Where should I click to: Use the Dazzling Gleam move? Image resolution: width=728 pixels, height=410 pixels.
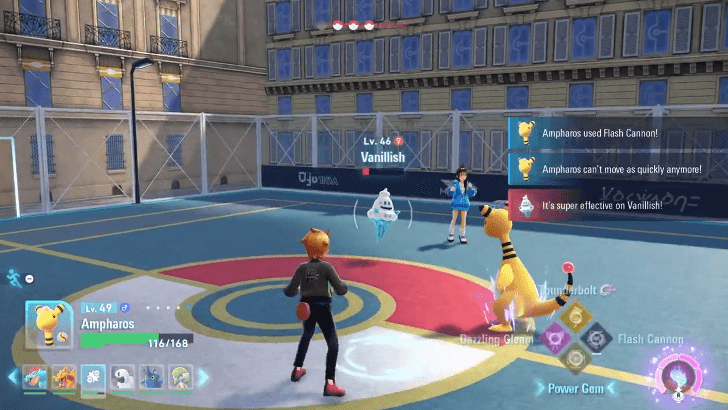pyautogui.click(x=550, y=338)
